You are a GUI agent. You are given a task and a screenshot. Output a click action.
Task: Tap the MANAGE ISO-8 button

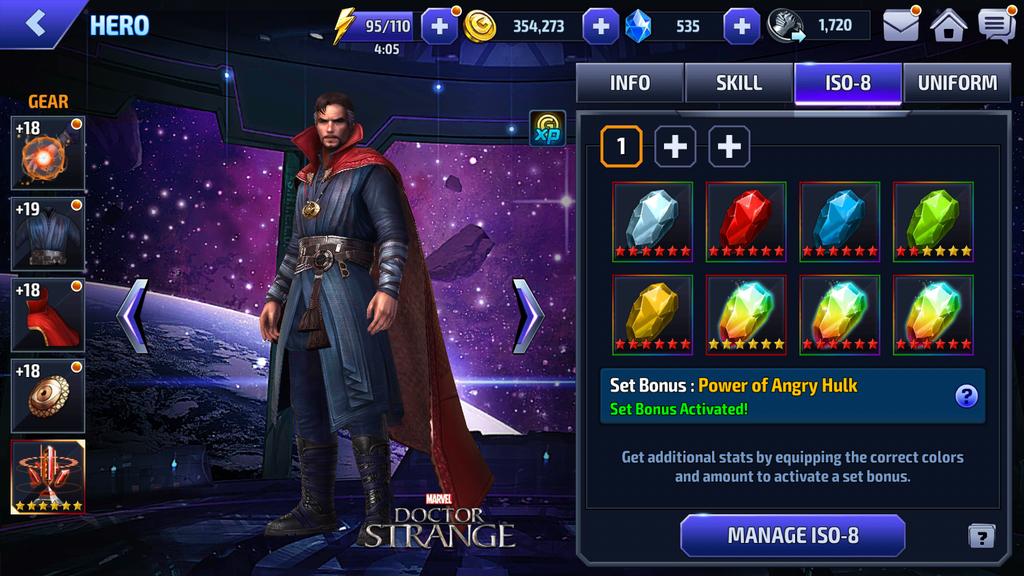tap(792, 535)
